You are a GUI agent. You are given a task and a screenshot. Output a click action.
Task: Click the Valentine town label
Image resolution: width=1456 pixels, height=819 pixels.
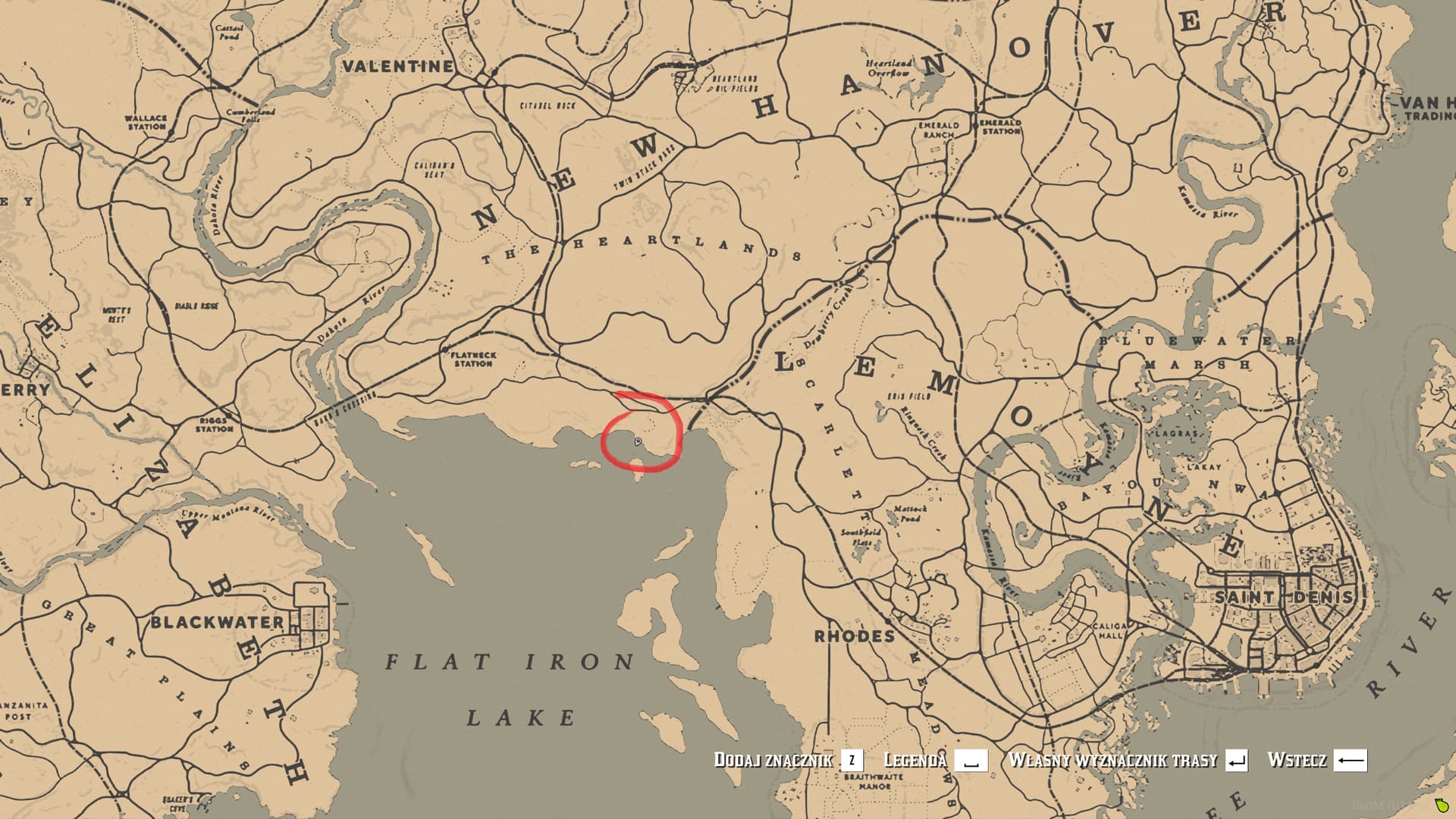pos(397,67)
